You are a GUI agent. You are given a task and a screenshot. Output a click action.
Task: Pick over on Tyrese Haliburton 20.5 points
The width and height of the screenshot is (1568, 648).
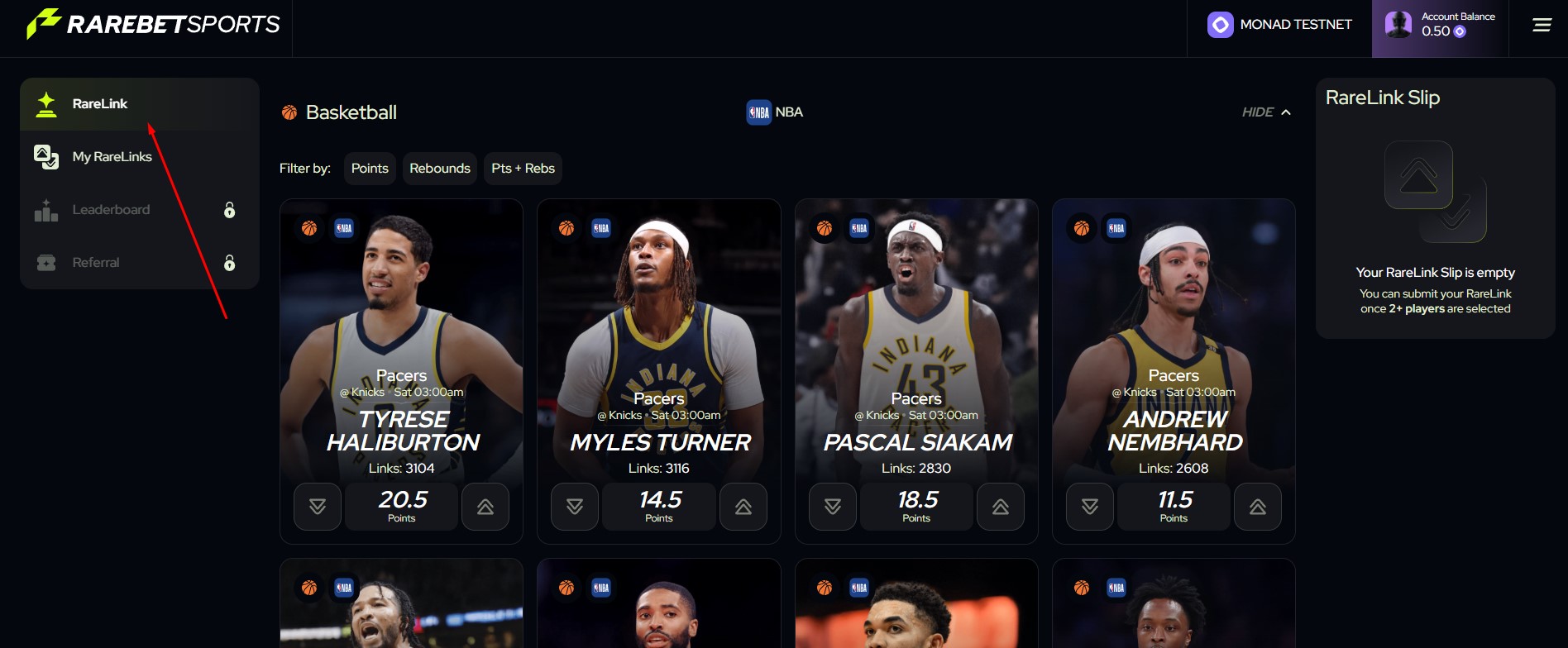coord(485,507)
